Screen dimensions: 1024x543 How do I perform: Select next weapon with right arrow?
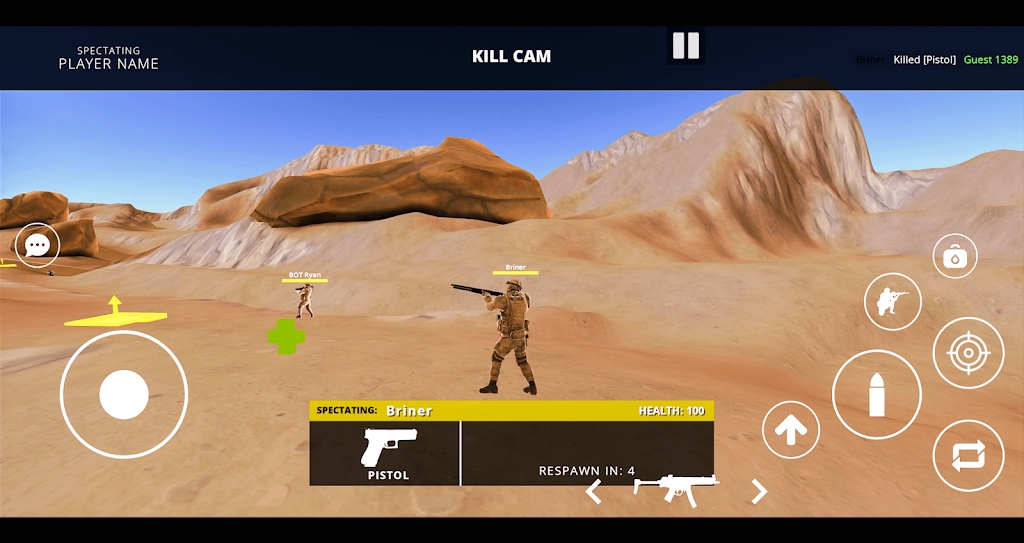coord(759,491)
